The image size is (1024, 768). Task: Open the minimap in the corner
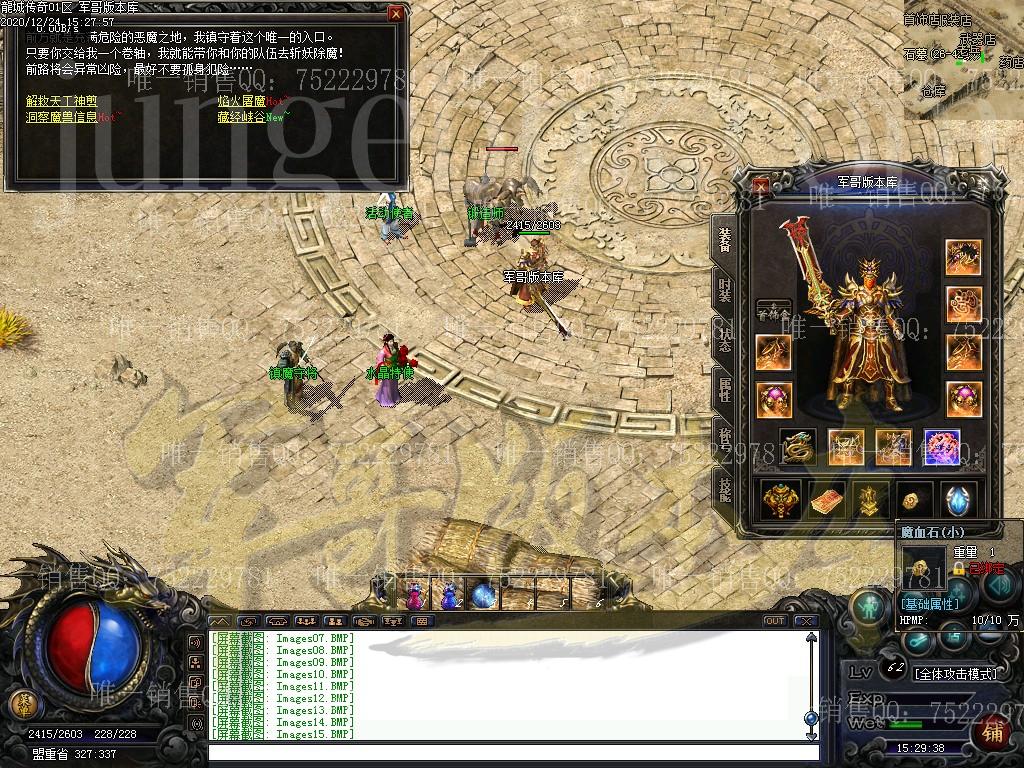[963, 58]
